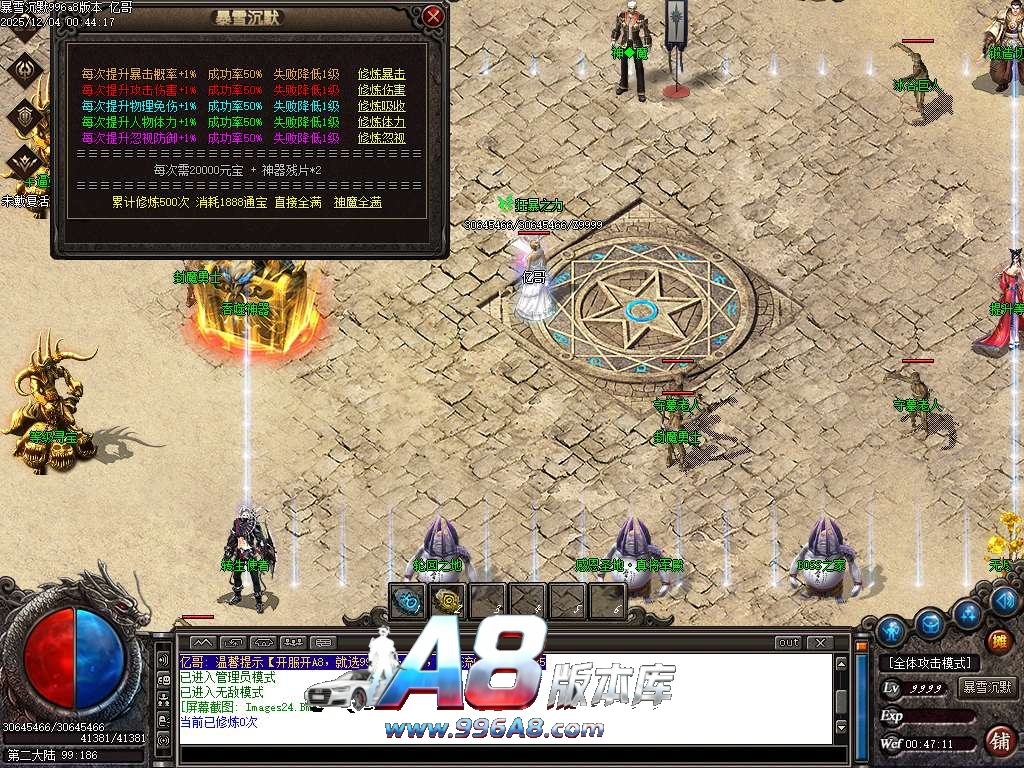Open the bag chest round button
The image size is (1024, 768).
(931, 623)
